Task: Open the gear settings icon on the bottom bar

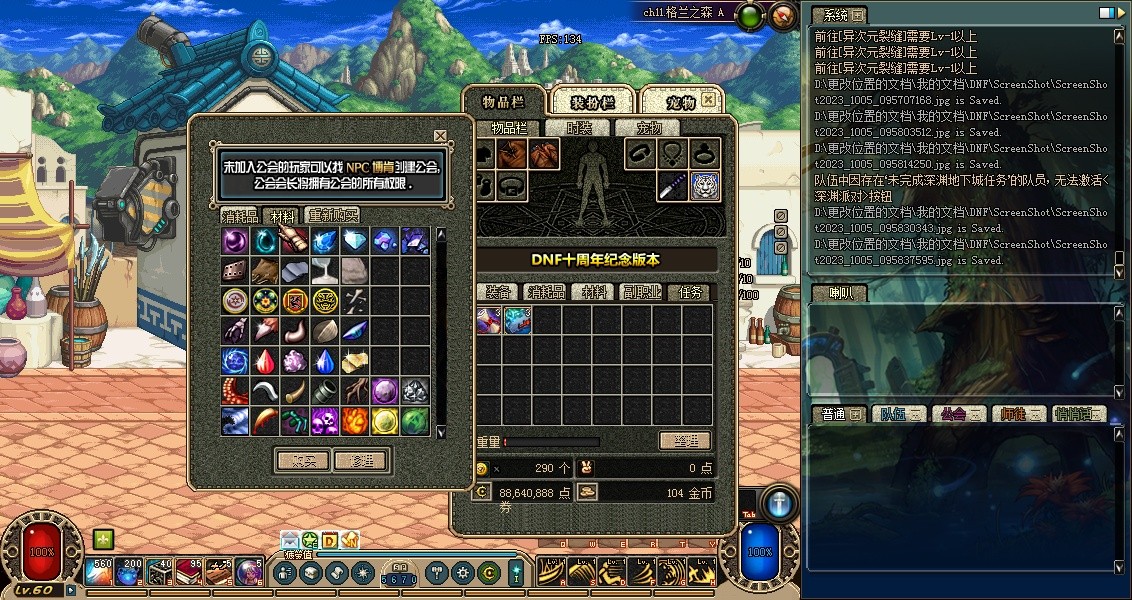Action: [462, 573]
